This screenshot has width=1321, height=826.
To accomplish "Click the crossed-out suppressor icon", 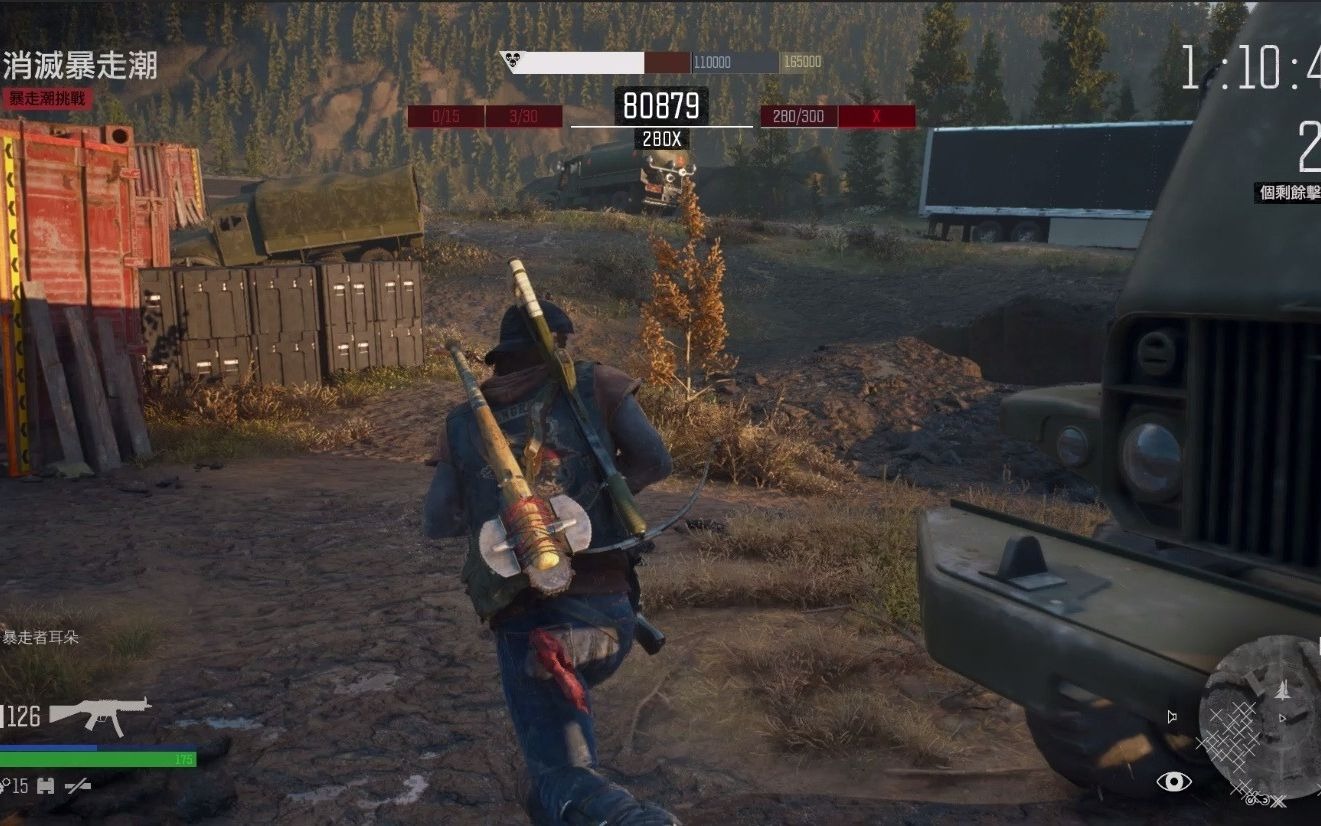I will click(78, 786).
